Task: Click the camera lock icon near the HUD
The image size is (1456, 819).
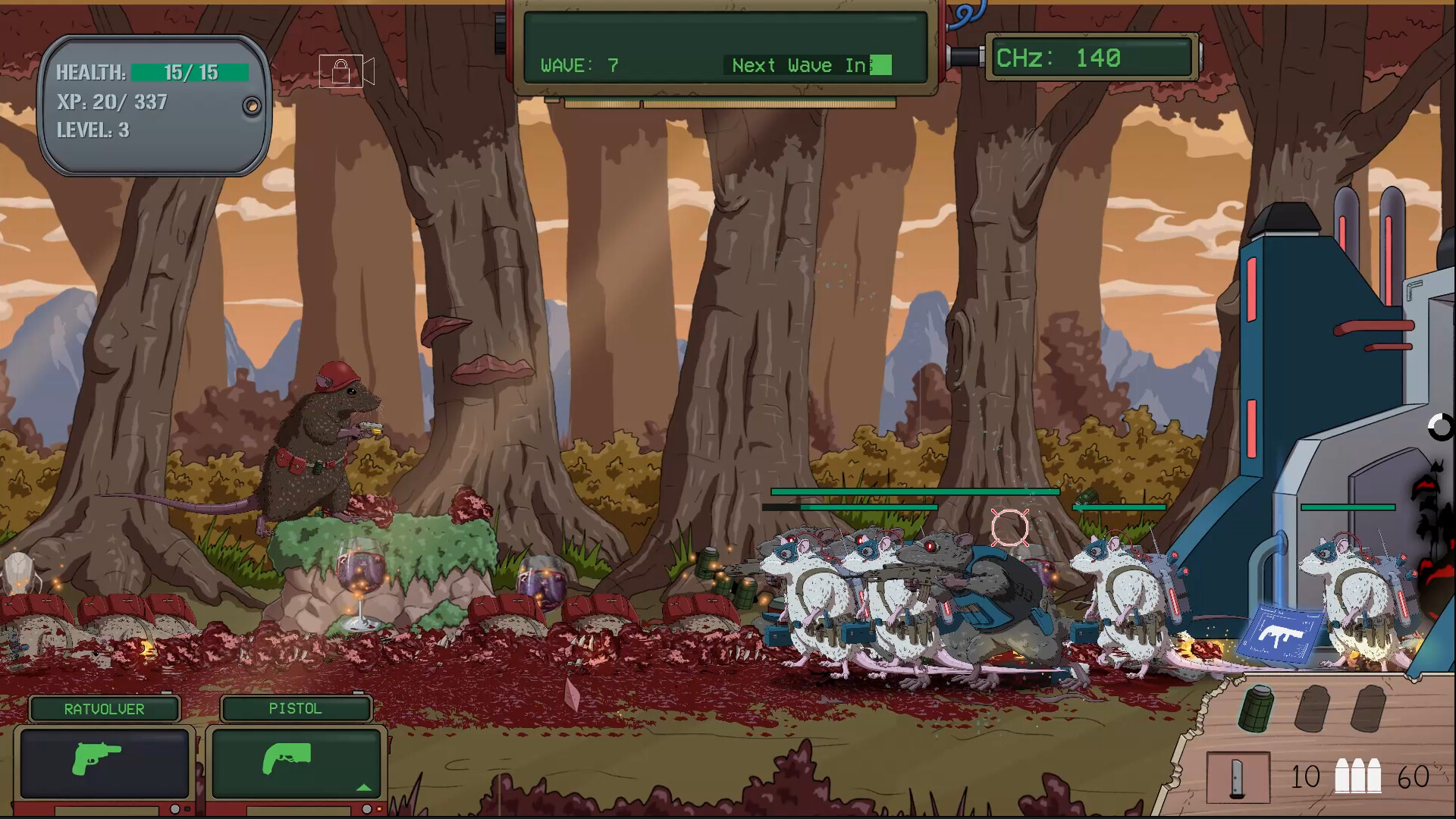Action: (x=345, y=71)
